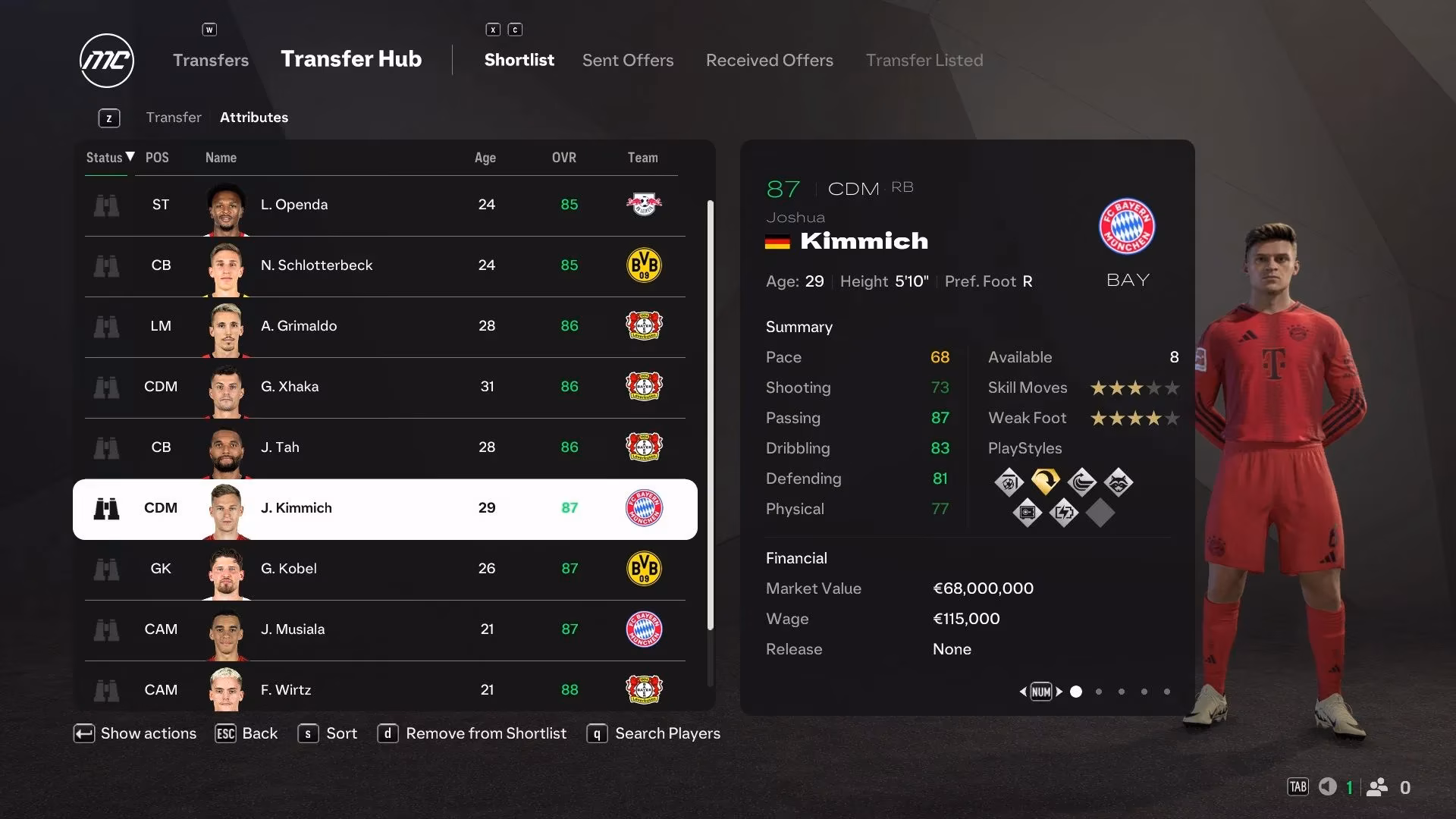Switch to the Received Offers tab
Viewport: 1456px width, 819px height.
[769, 60]
